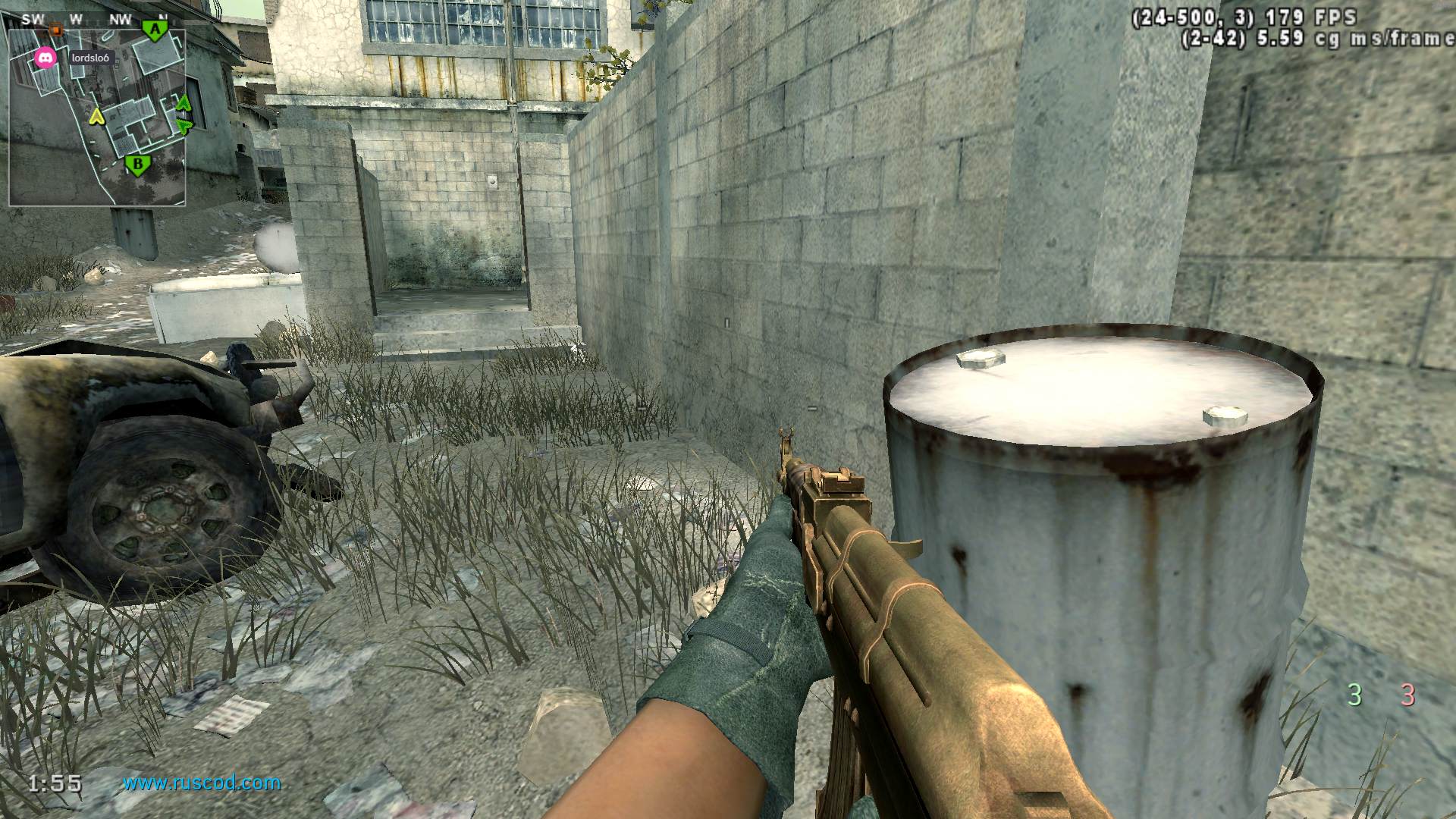The width and height of the screenshot is (1456, 819).
Task: Open the www.ruscod.com link
Action: (x=202, y=783)
